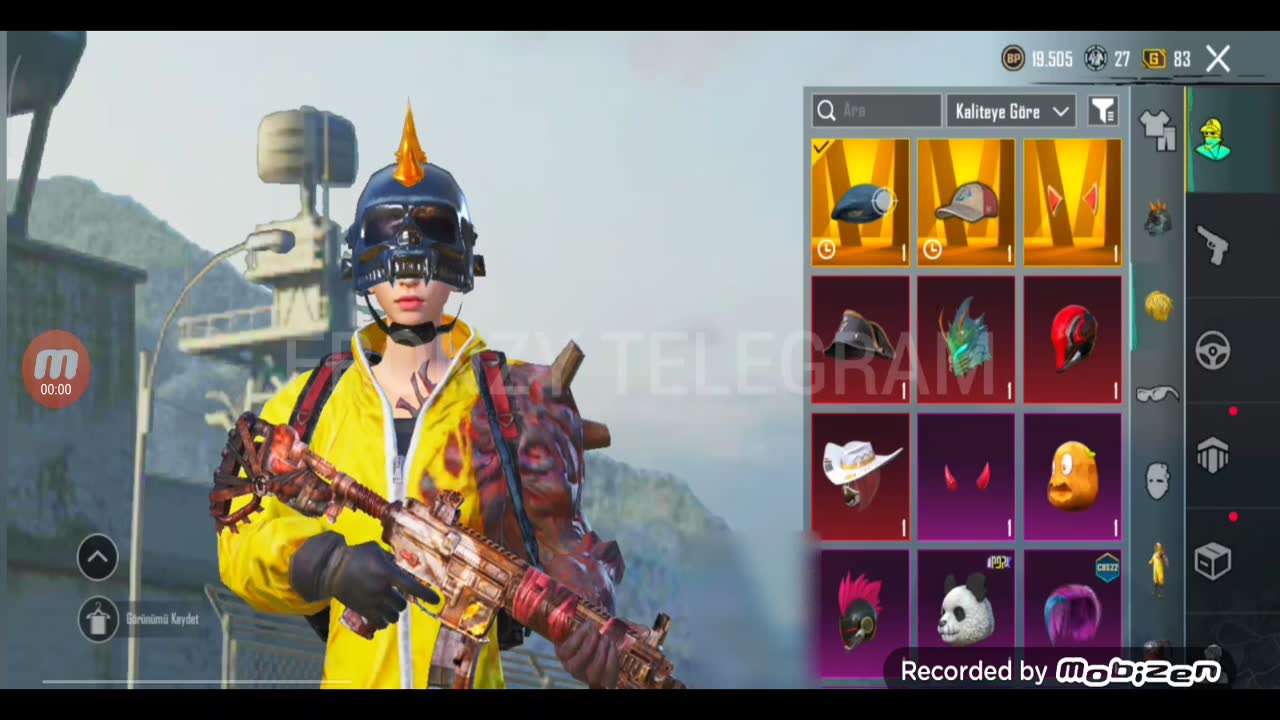
Task: Select the face mask category icon
Action: tap(1157, 480)
